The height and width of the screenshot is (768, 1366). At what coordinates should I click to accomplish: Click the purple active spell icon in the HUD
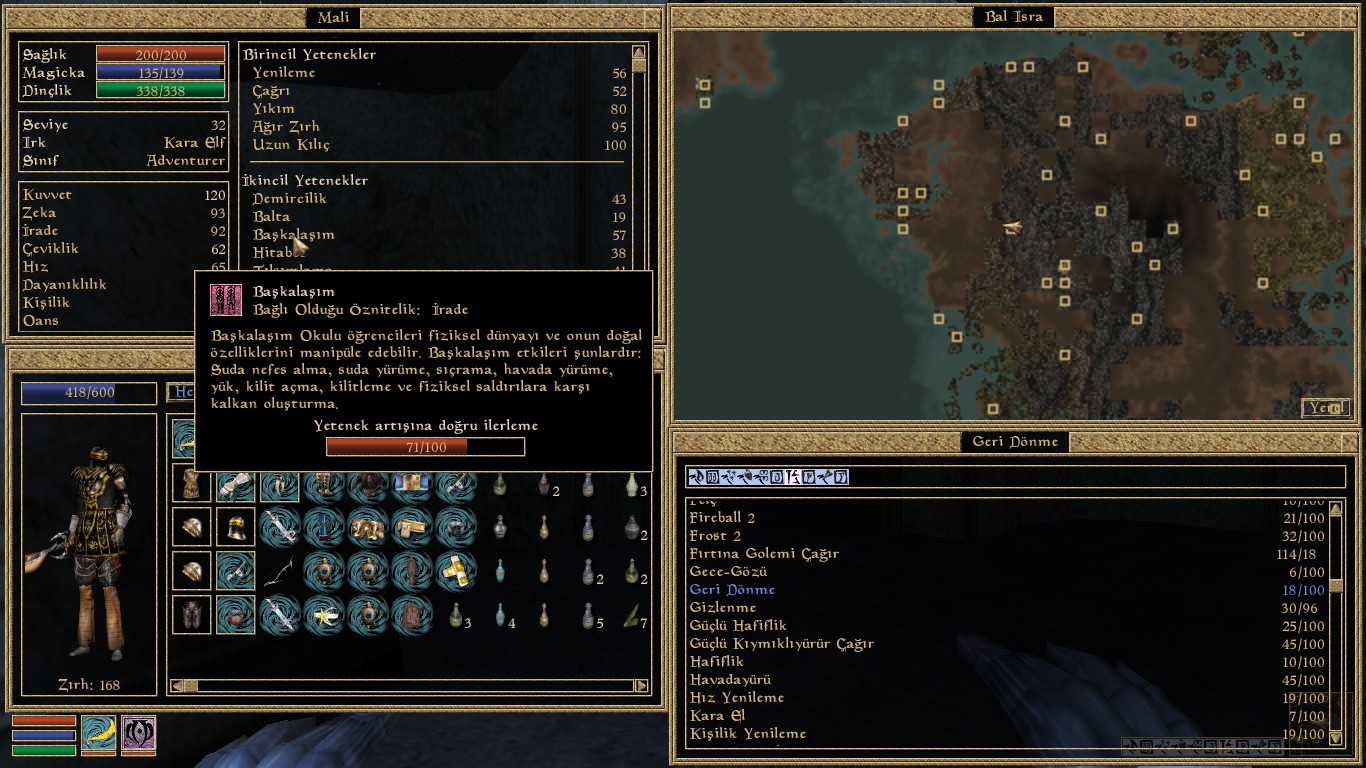pos(139,733)
